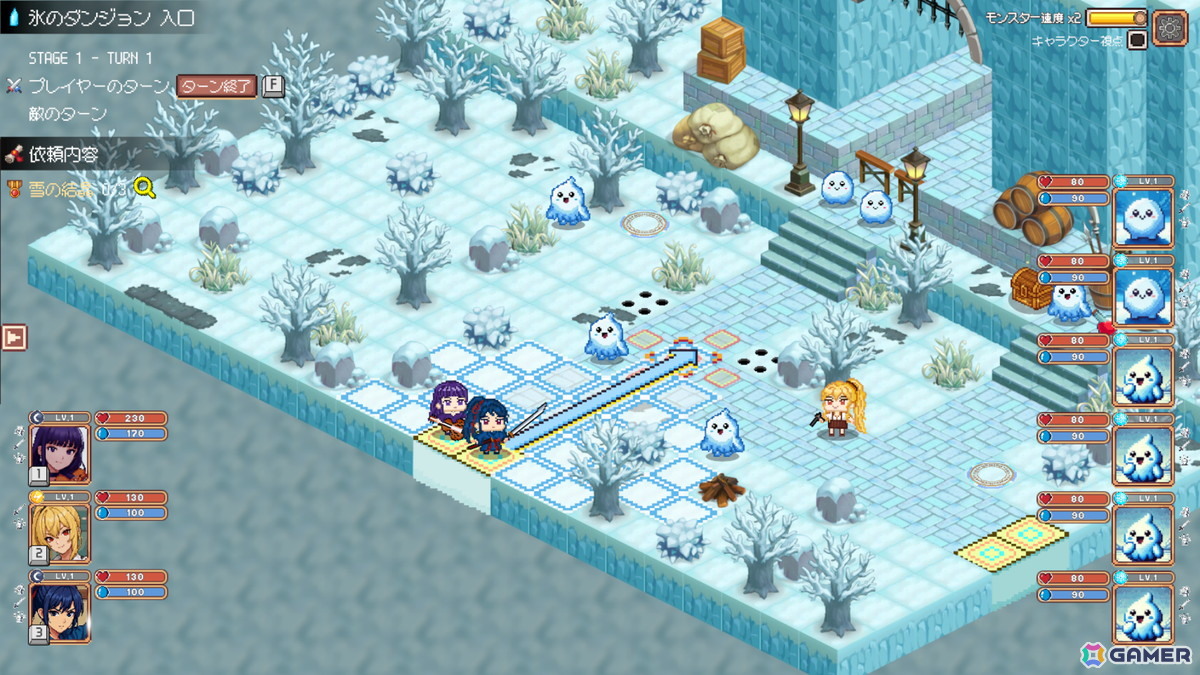Select the top snow monster portrait
Image resolution: width=1200 pixels, height=675 pixels.
[1143, 217]
